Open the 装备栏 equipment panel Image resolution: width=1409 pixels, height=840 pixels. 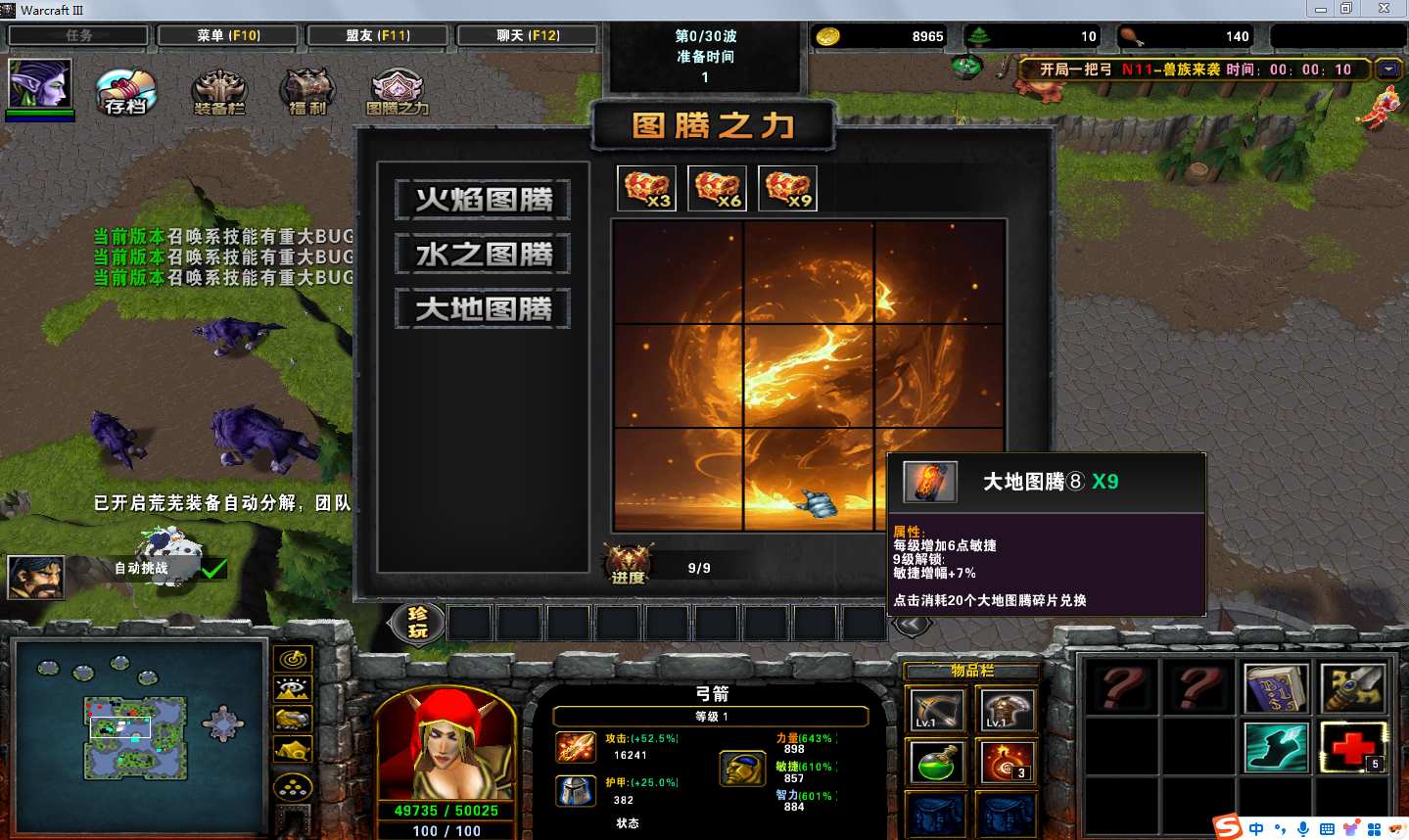click(x=219, y=92)
